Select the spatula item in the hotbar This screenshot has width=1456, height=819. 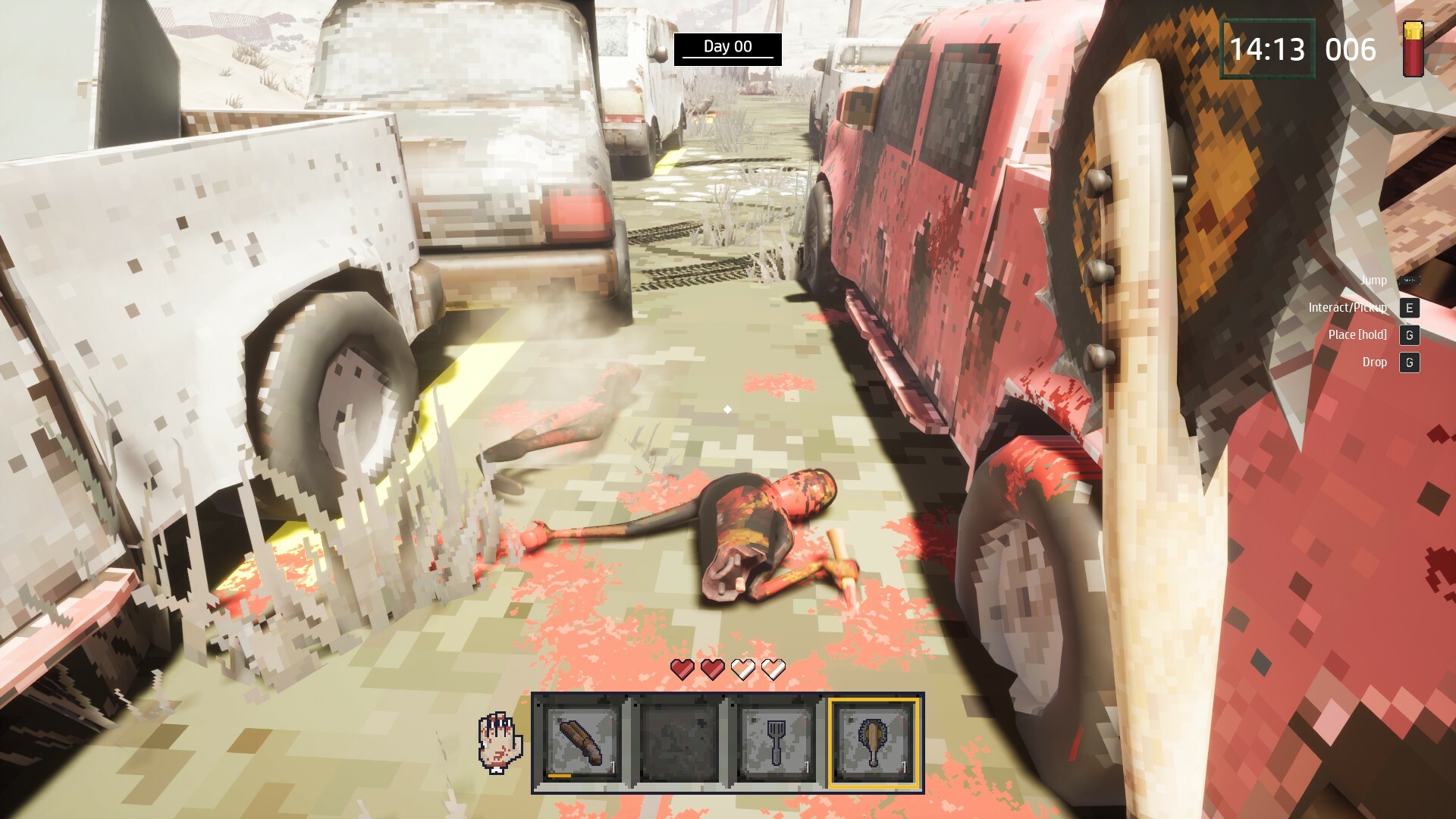coord(776,742)
